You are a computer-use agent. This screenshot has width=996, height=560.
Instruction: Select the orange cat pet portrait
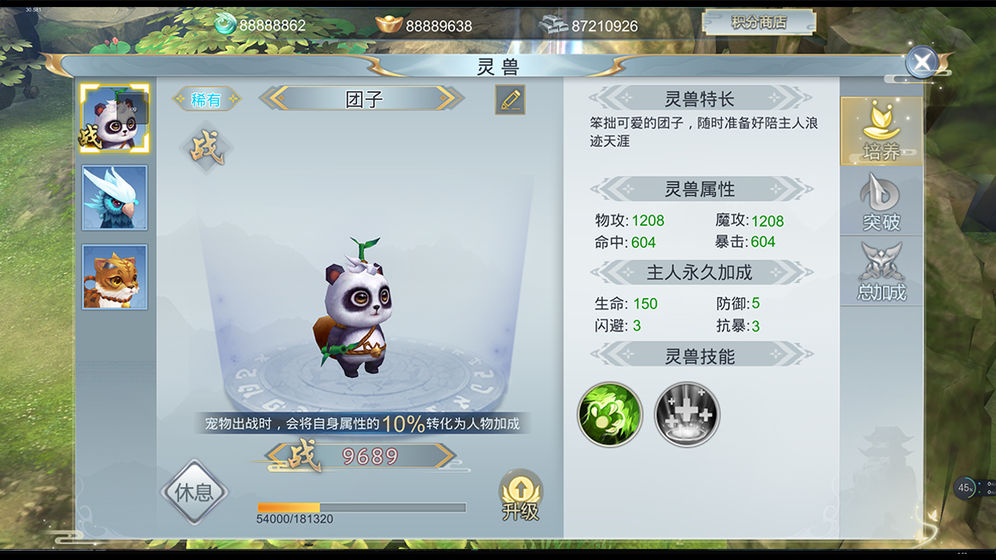coord(115,277)
